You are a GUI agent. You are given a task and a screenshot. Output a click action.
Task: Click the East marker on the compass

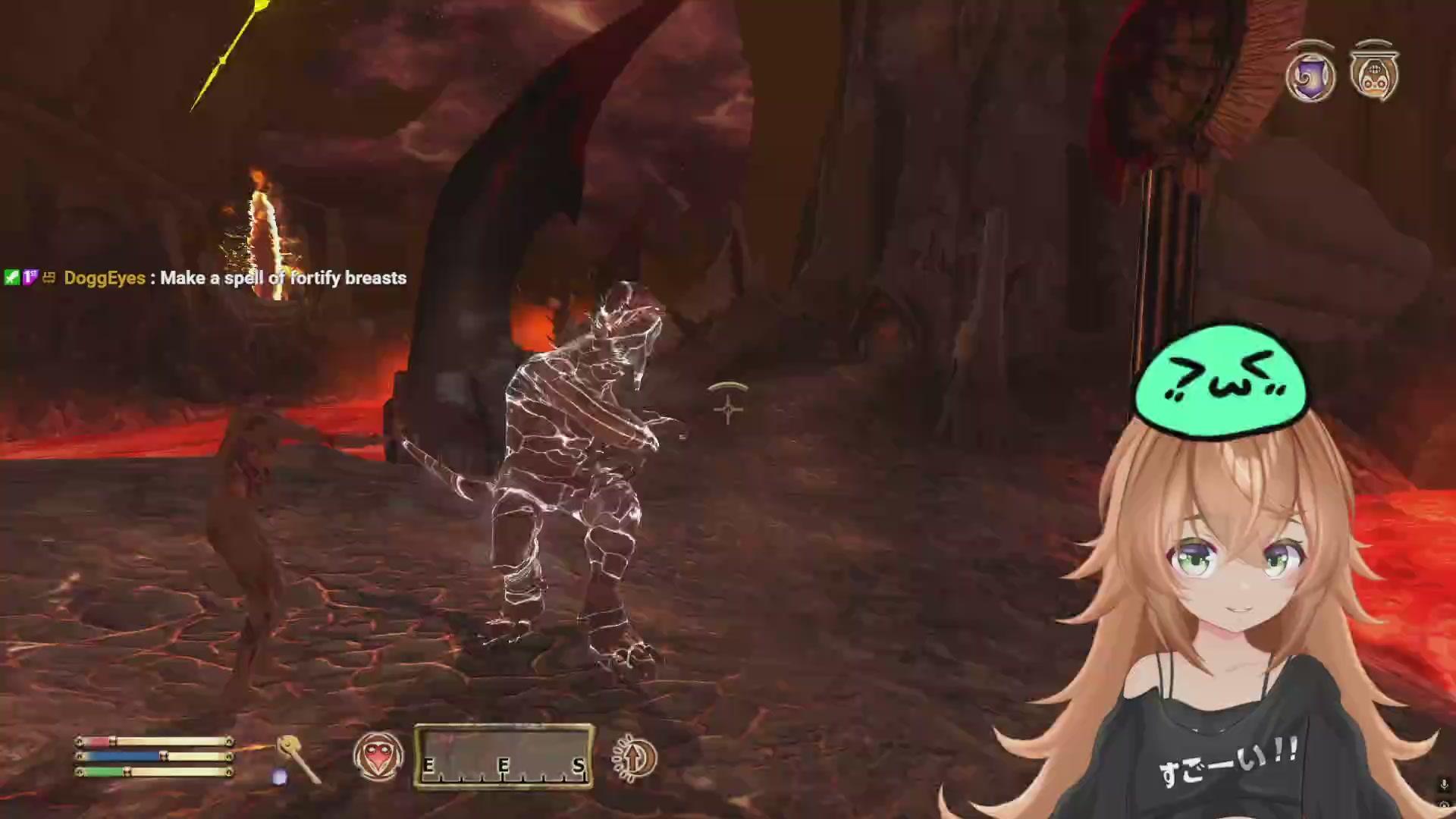[429, 766]
